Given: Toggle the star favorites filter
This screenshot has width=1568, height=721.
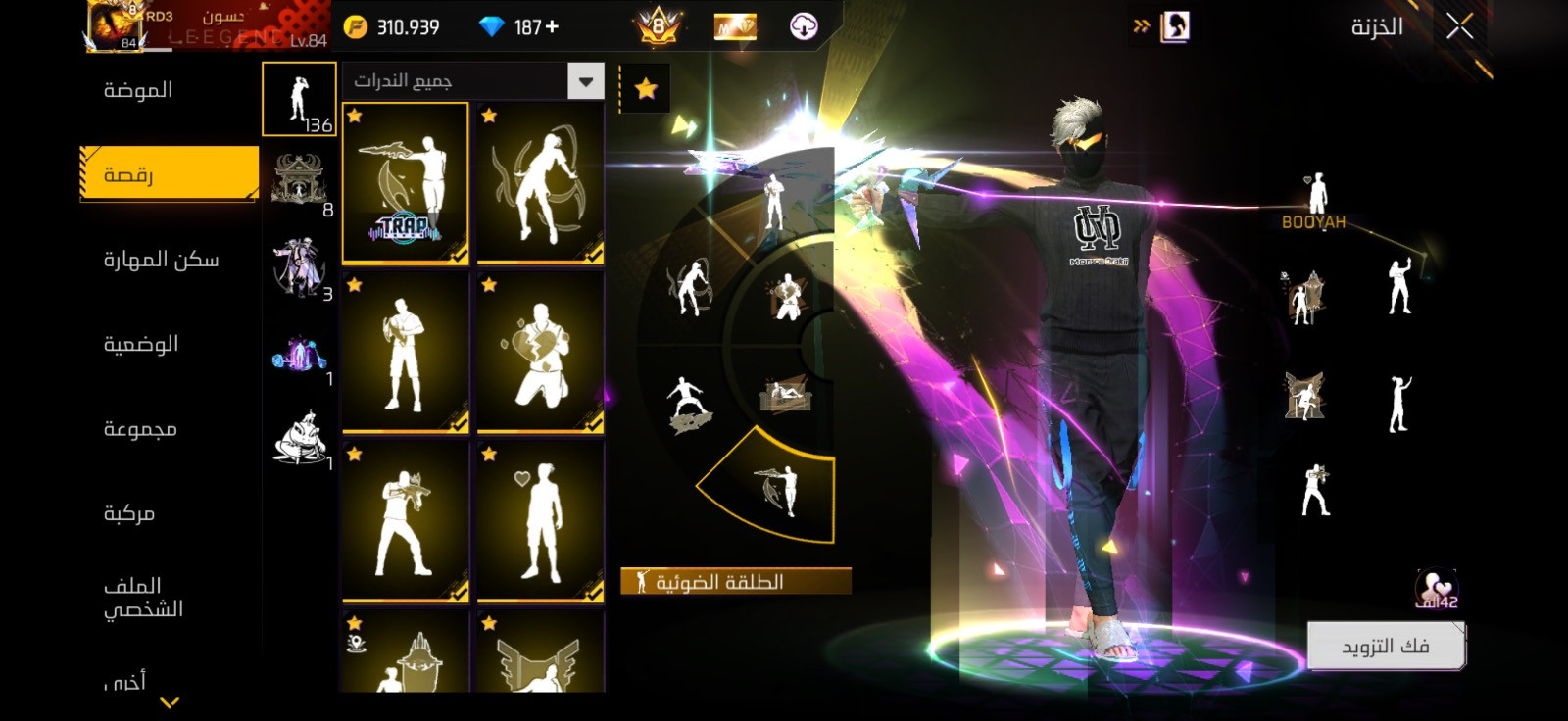Looking at the screenshot, I should click(x=646, y=89).
